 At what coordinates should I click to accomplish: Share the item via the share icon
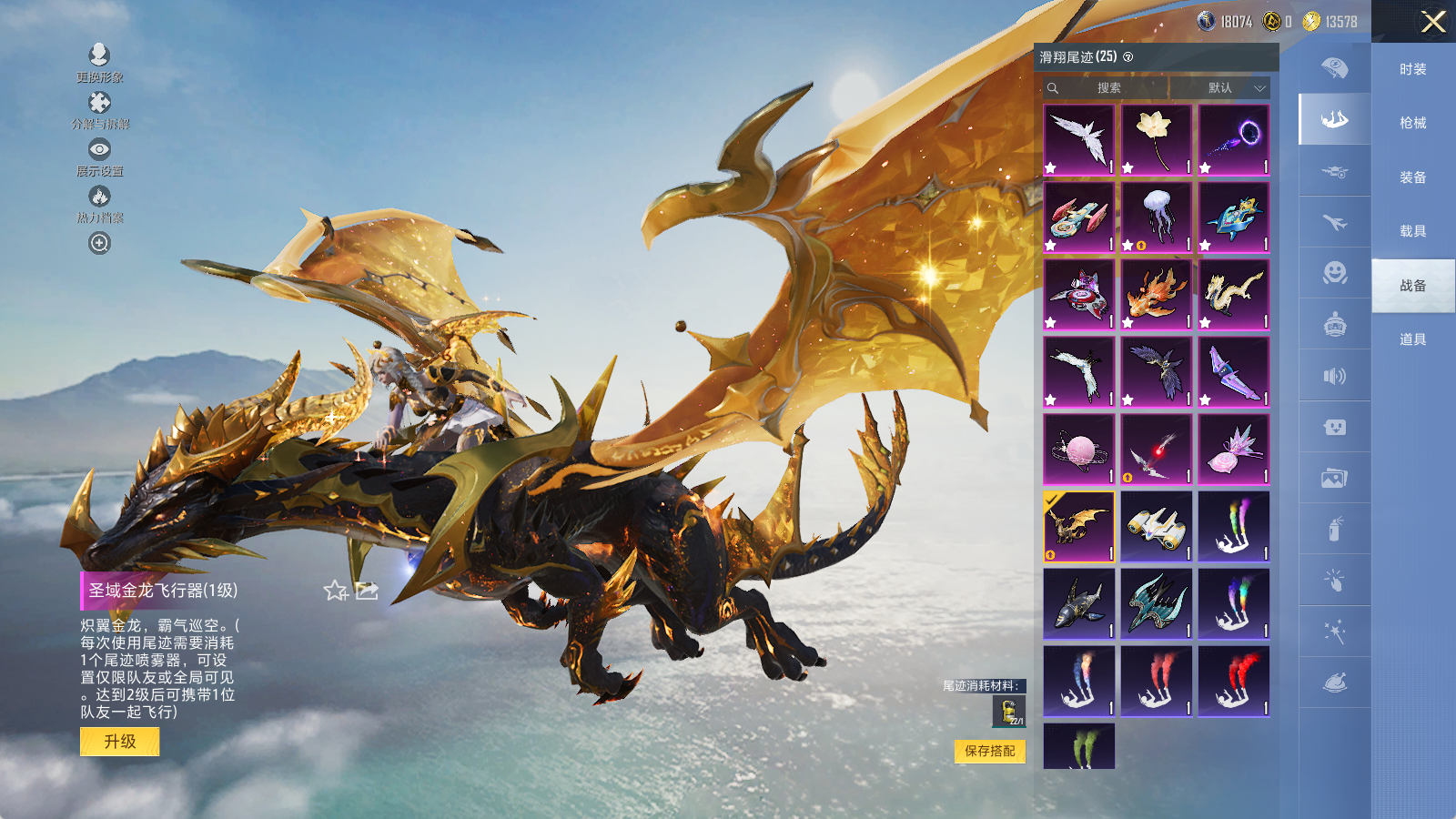pos(367,591)
